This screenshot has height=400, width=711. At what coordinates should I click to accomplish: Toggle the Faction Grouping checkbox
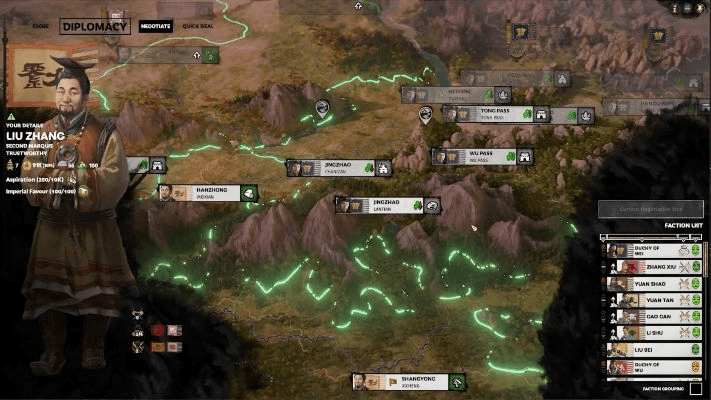[696, 387]
